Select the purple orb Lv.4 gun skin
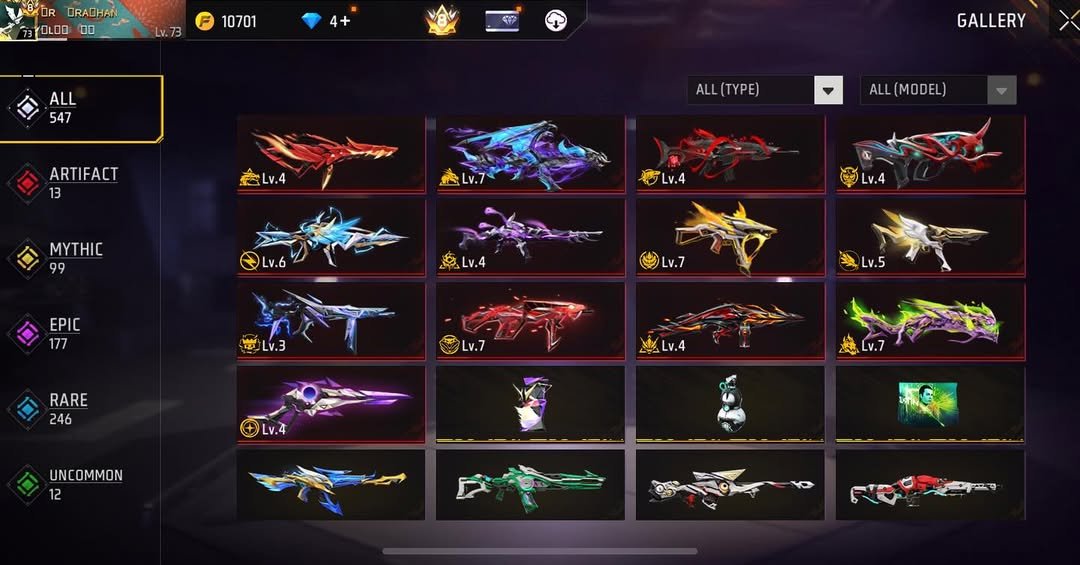The width and height of the screenshot is (1080, 565). tap(330, 404)
